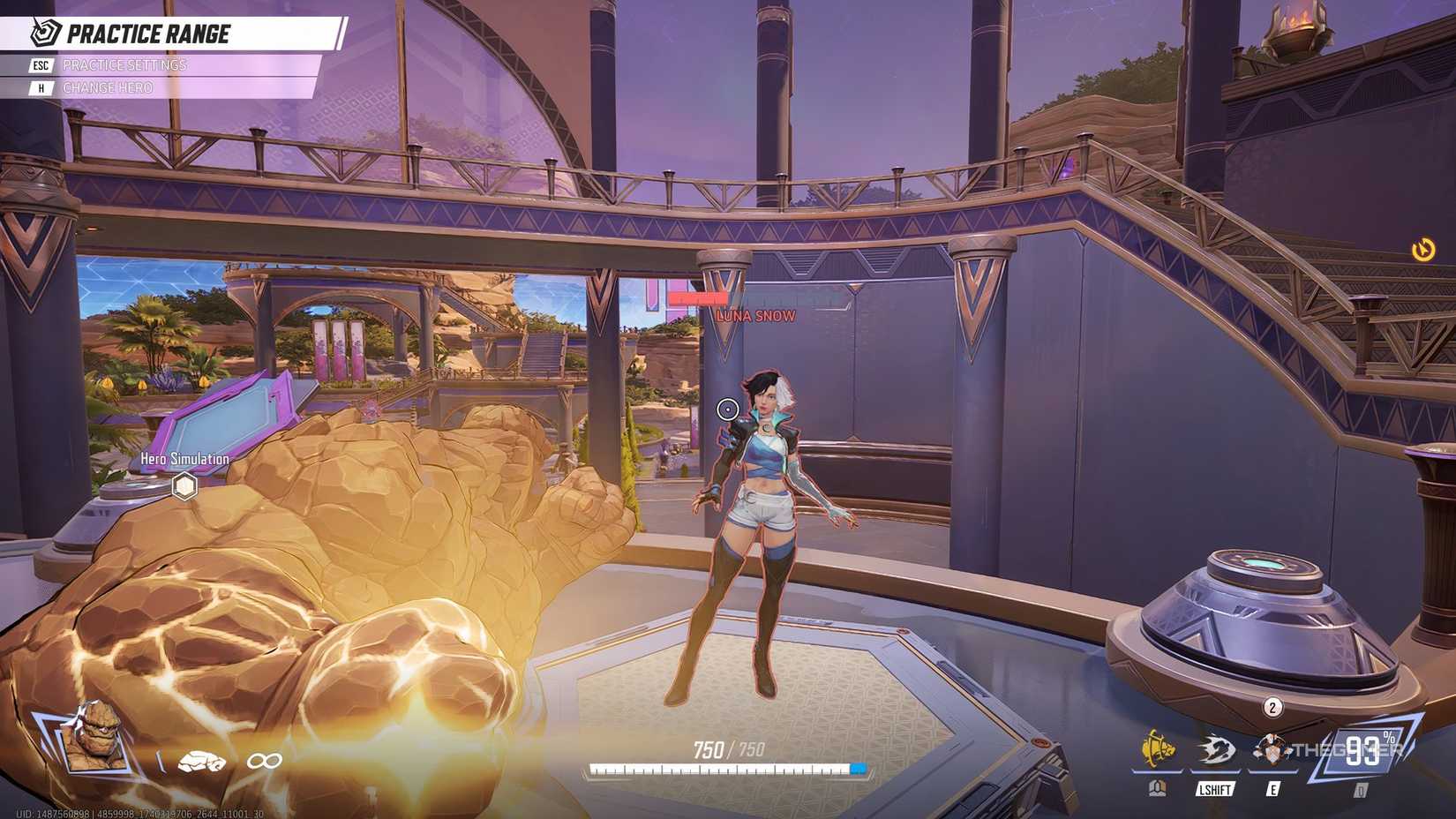Click the ultimate charge meter at 93%
Viewport: 1456px width, 819px height.
coord(1364,751)
